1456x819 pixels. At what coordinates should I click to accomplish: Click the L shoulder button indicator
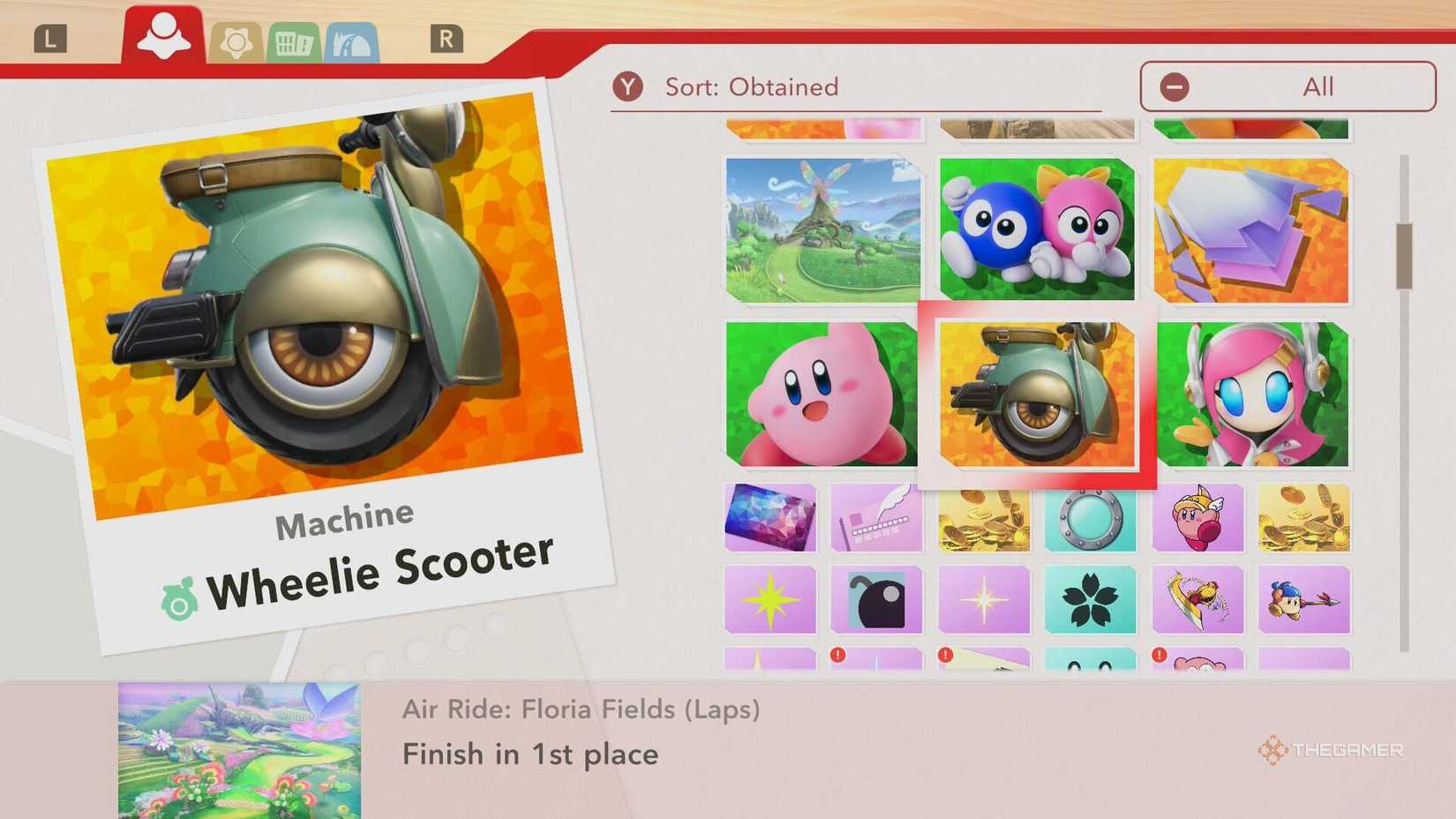51,38
